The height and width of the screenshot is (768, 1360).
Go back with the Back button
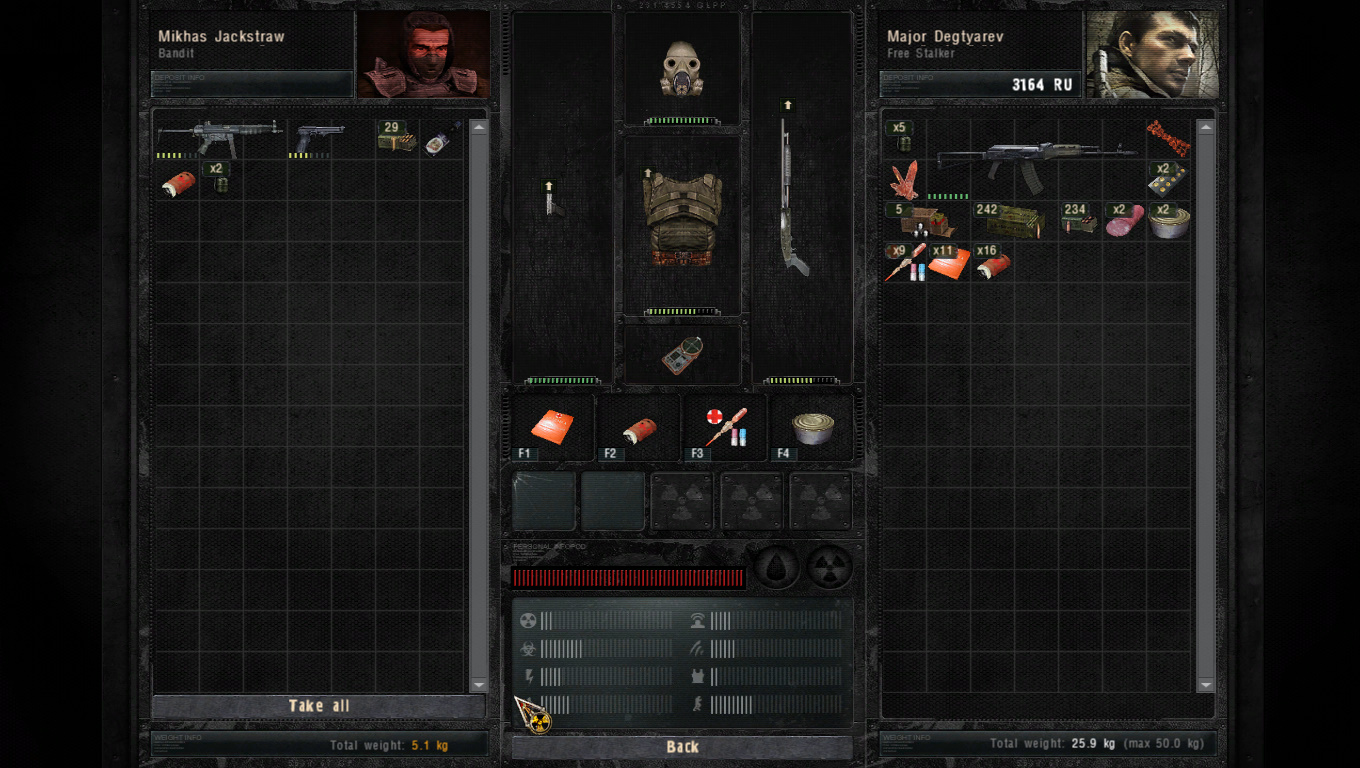pyautogui.click(x=682, y=747)
